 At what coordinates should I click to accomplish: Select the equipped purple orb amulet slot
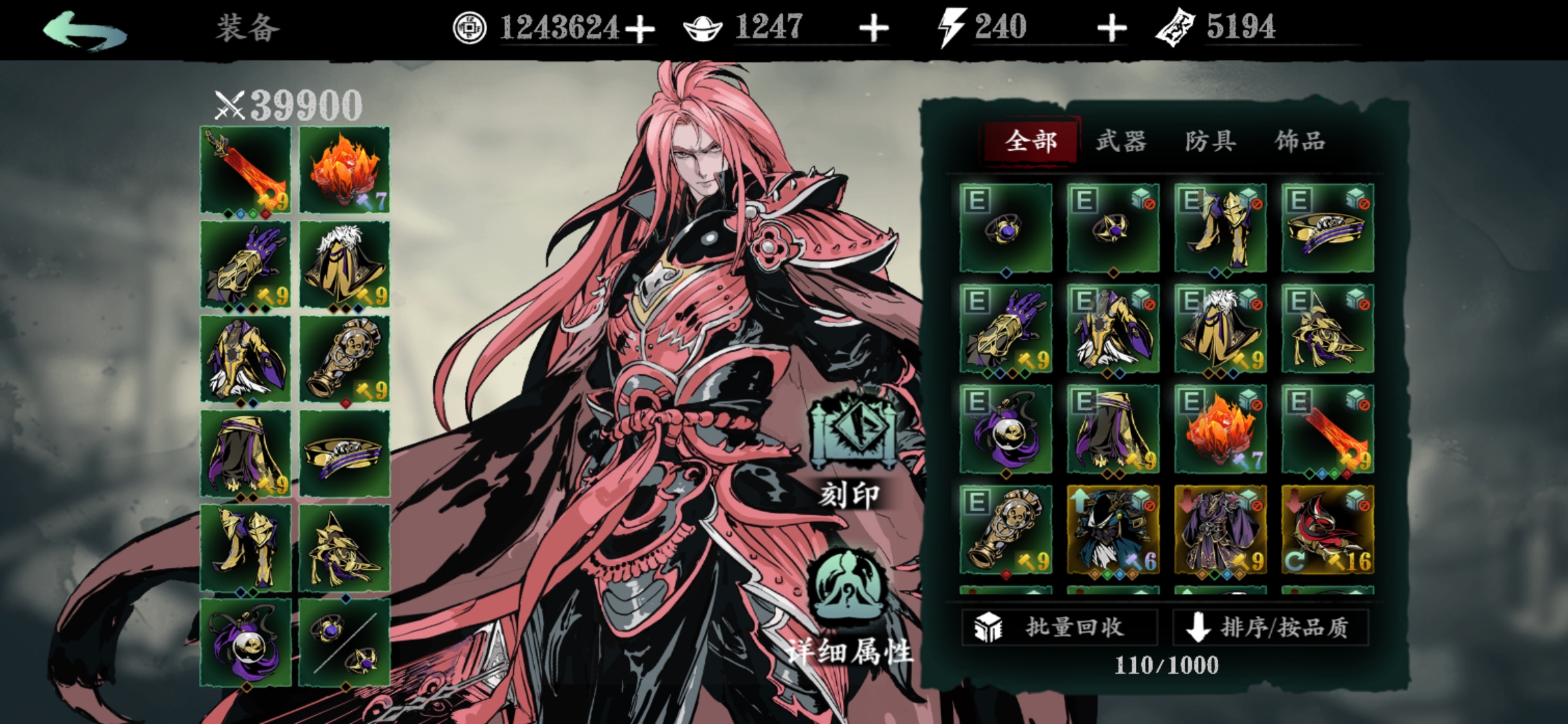246,642
